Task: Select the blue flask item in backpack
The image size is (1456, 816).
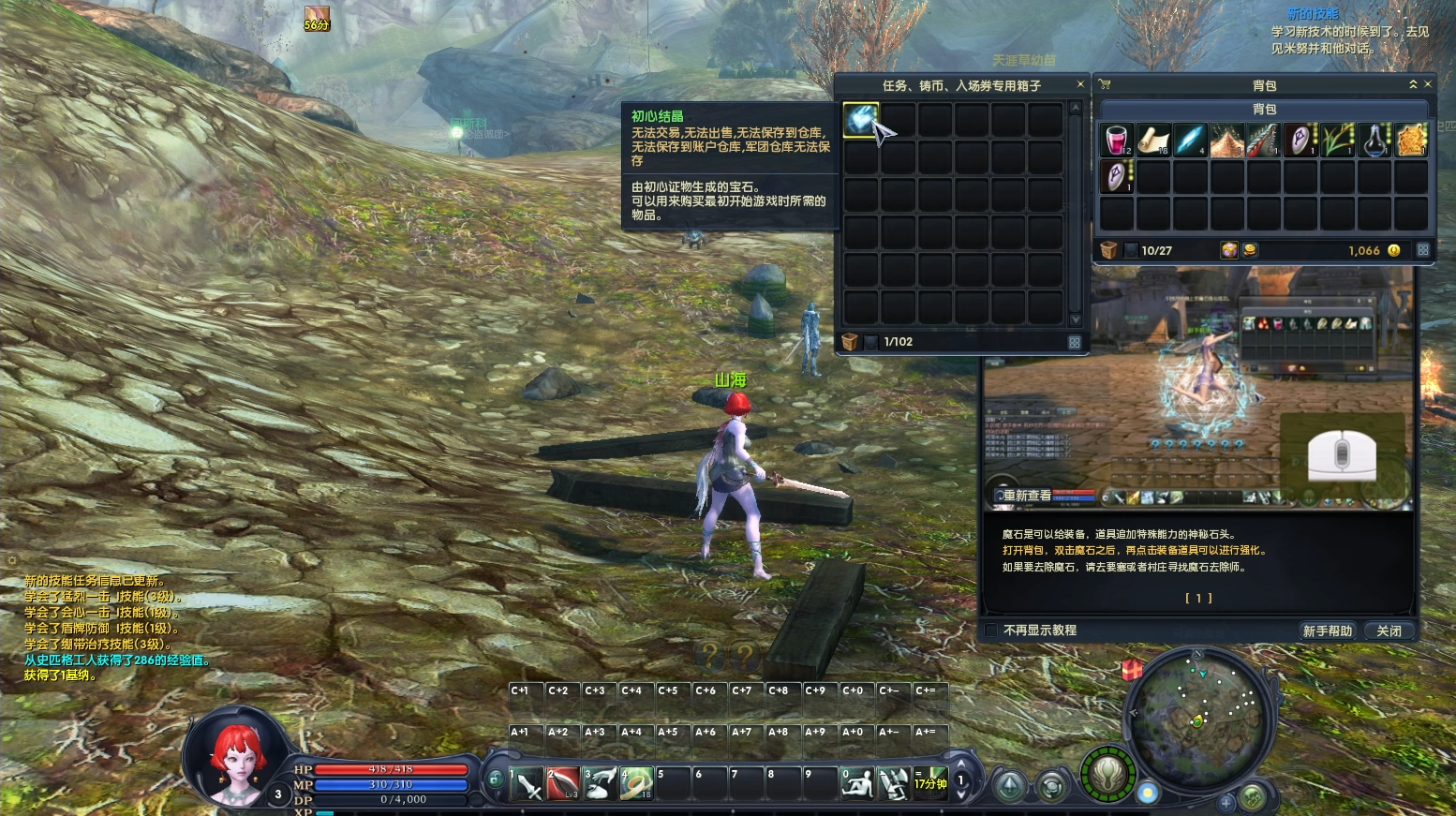Action: tap(1374, 140)
